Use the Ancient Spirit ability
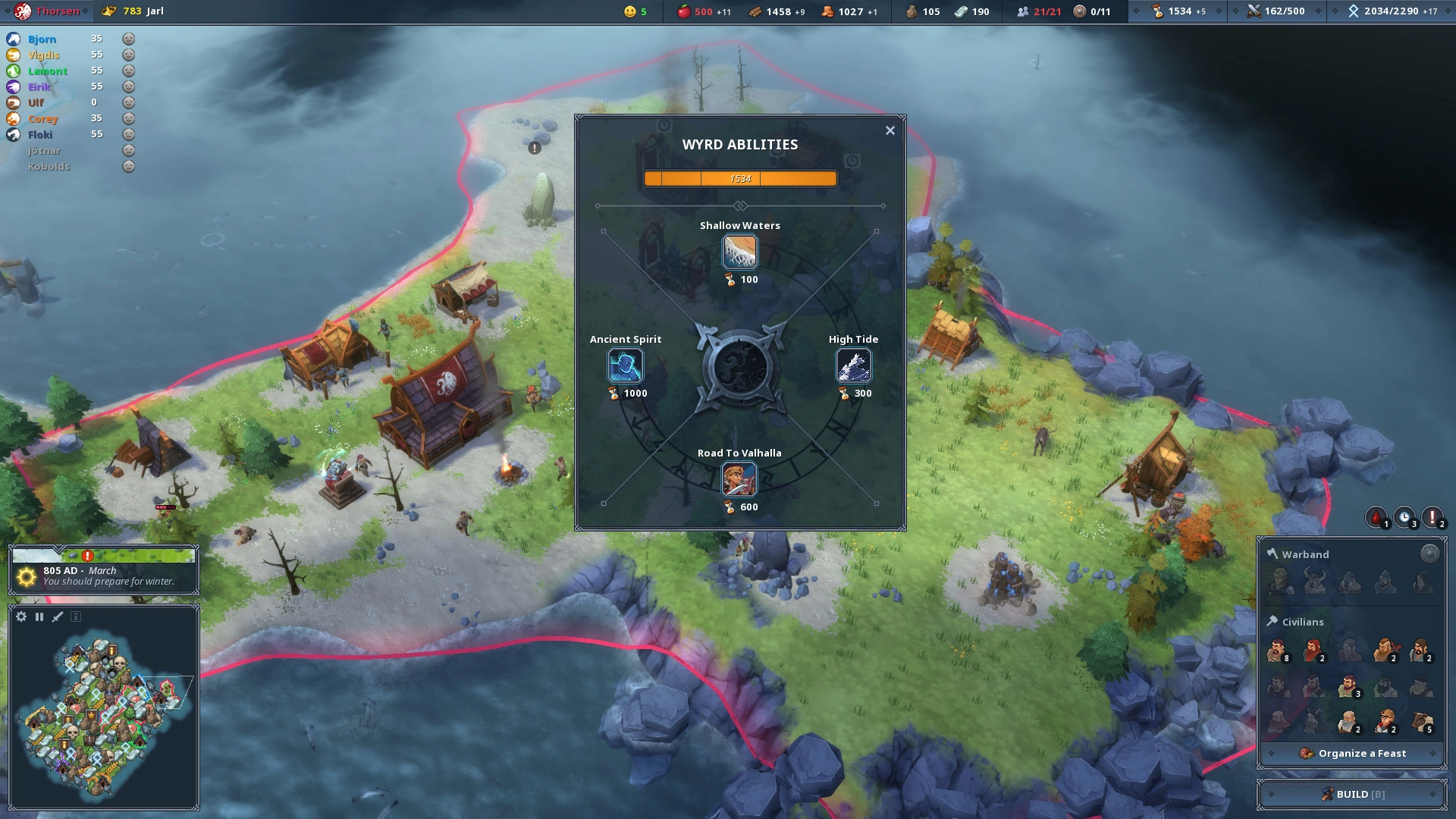 (x=626, y=366)
